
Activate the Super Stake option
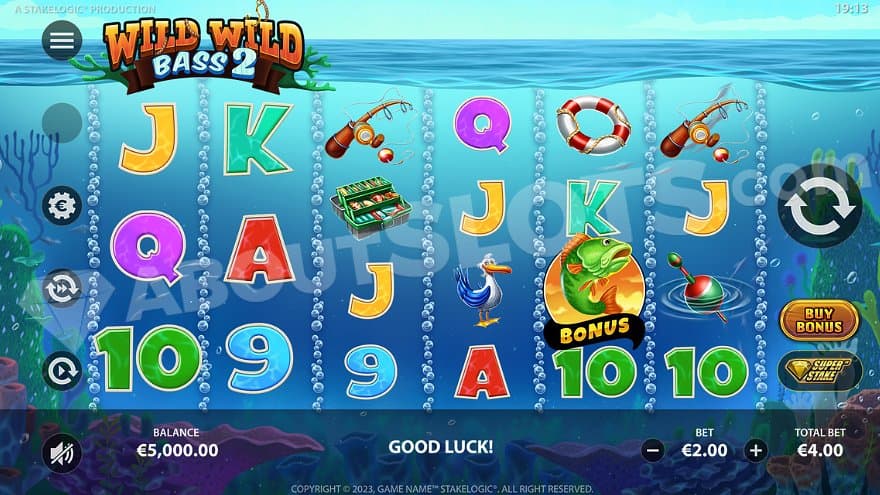(x=819, y=370)
